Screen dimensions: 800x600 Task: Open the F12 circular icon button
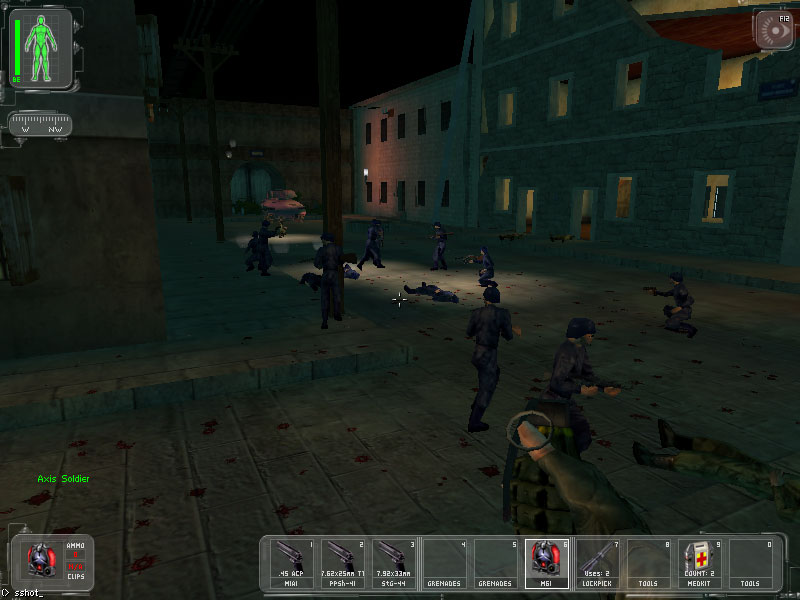pyautogui.click(x=773, y=29)
